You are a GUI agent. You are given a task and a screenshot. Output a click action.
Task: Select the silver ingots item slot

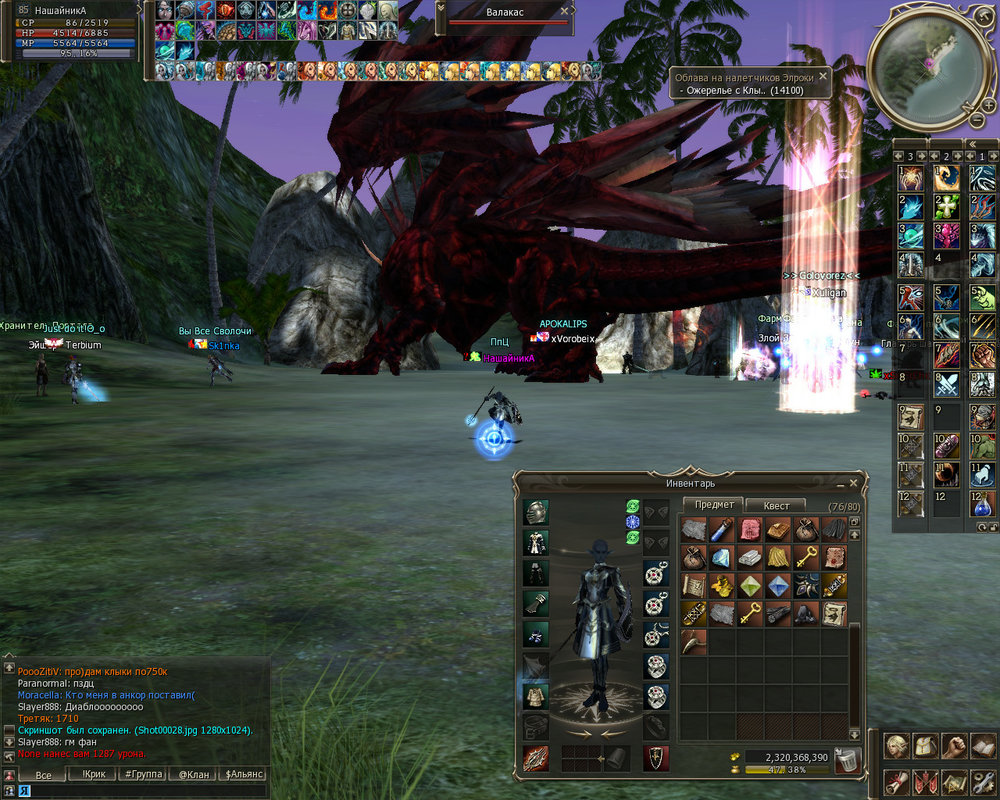click(750, 558)
